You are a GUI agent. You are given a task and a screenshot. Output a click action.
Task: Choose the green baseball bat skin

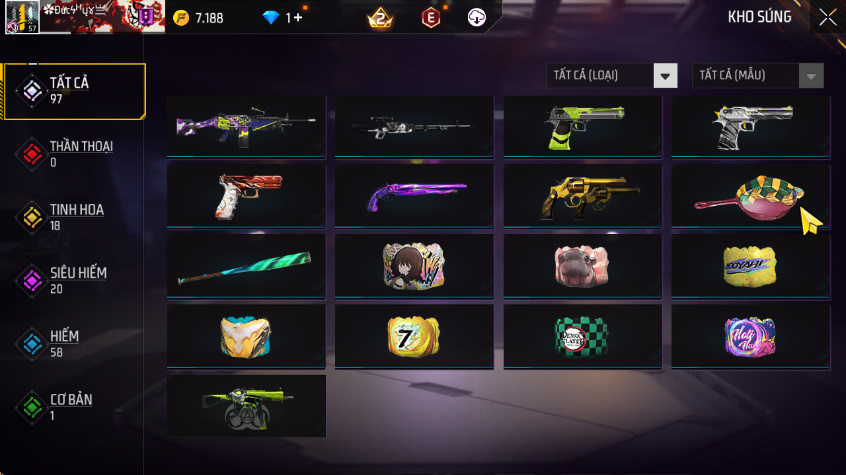pos(246,265)
